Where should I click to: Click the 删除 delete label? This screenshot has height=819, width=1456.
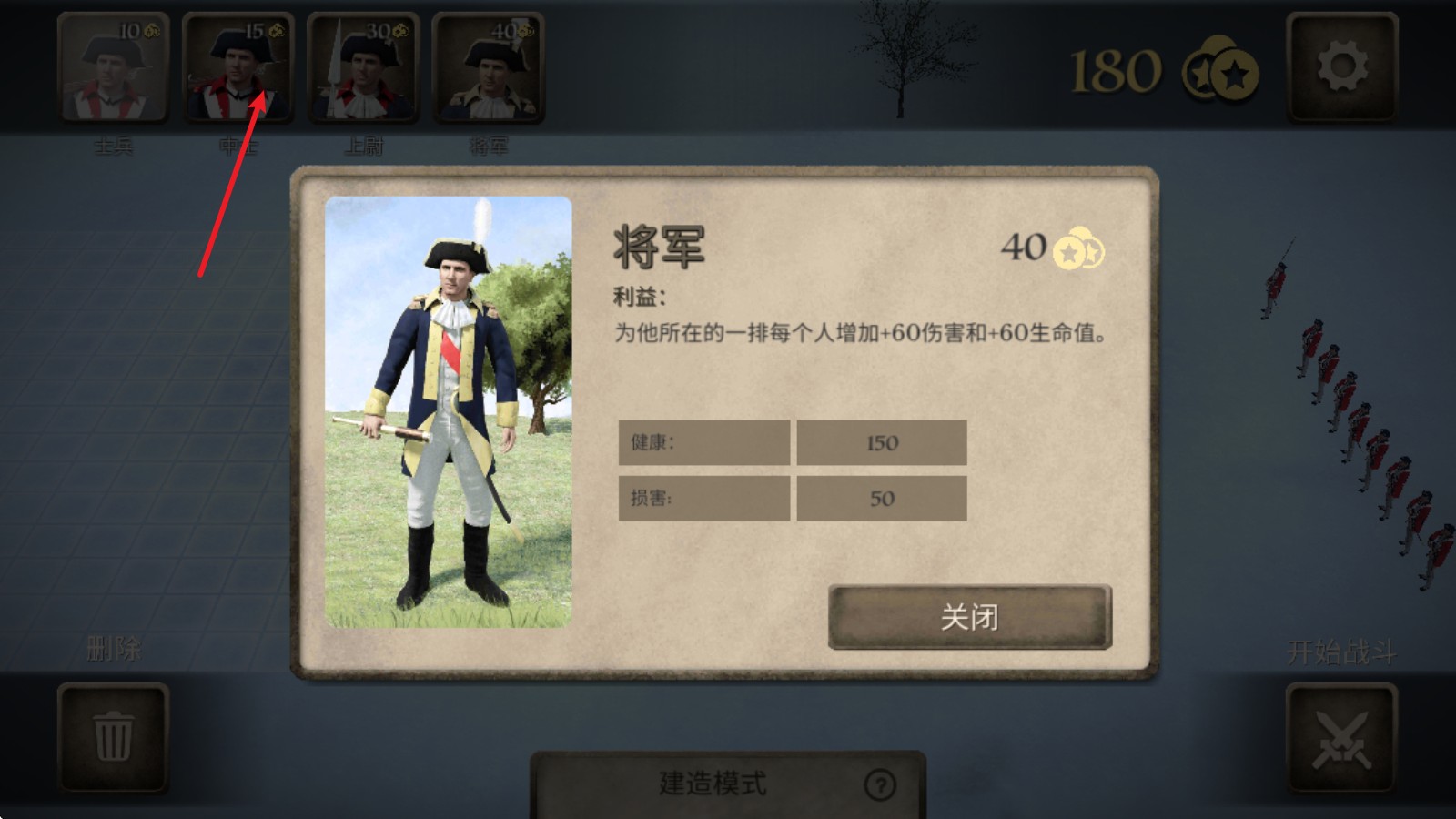pos(113,648)
